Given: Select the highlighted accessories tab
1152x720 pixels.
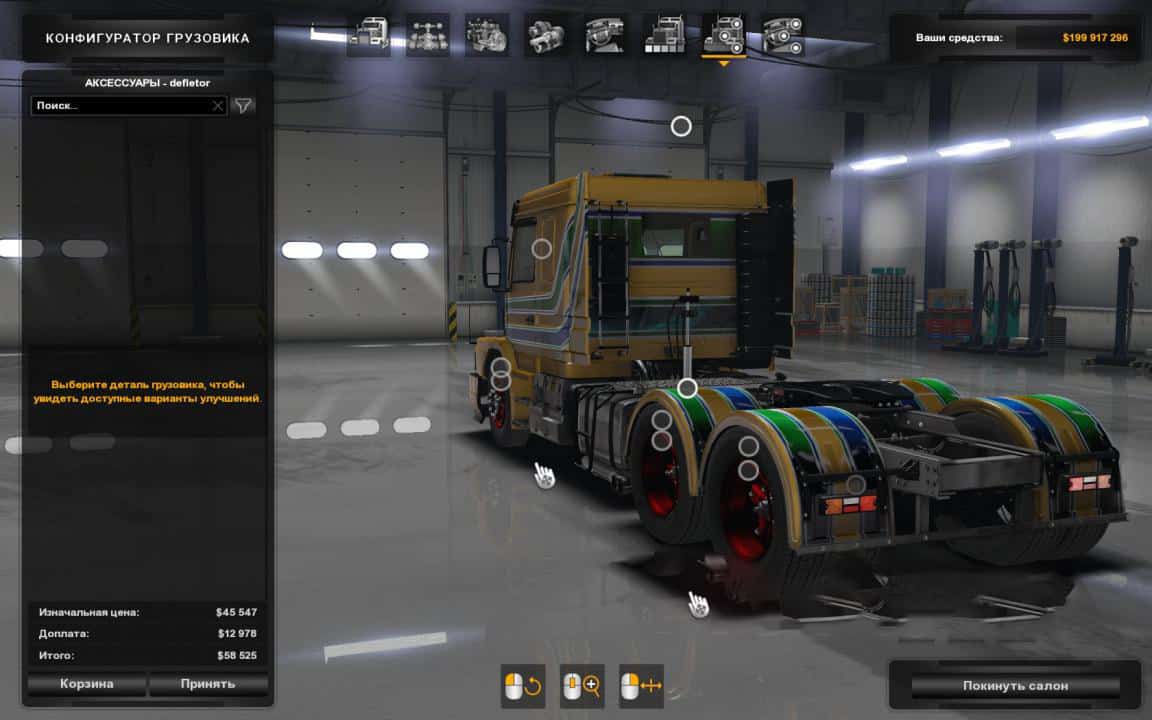Looking at the screenshot, I should pyautogui.click(x=724, y=35).
